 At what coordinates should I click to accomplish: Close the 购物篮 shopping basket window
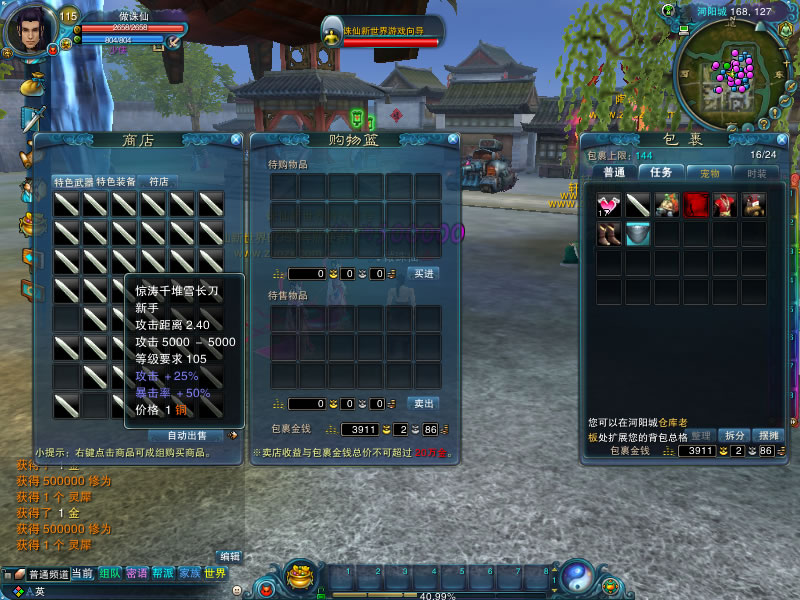[451, 140]
